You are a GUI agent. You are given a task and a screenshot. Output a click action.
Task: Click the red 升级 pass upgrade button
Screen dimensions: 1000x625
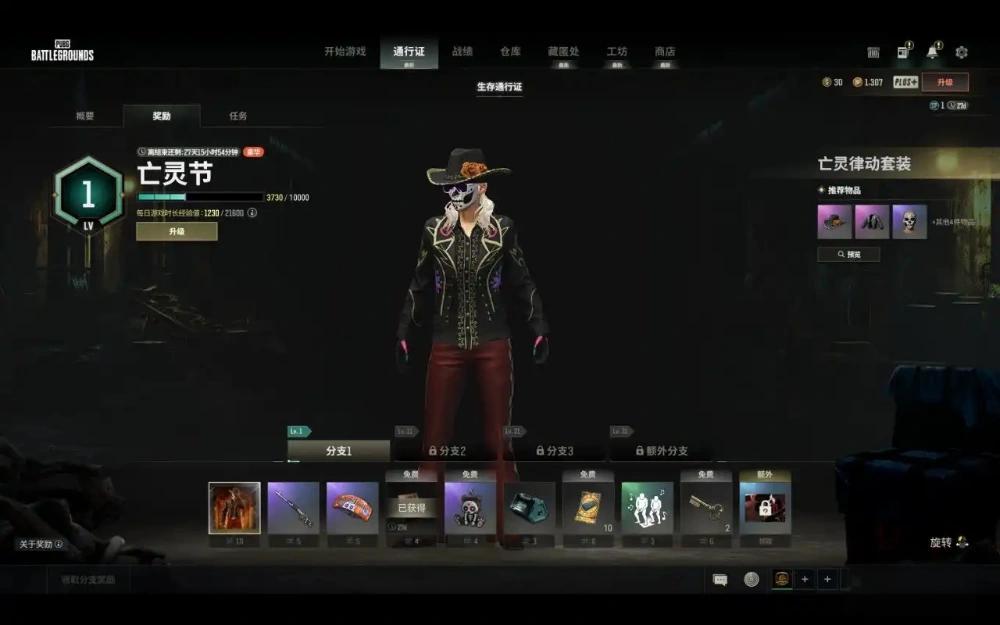[x=944, y=82]
